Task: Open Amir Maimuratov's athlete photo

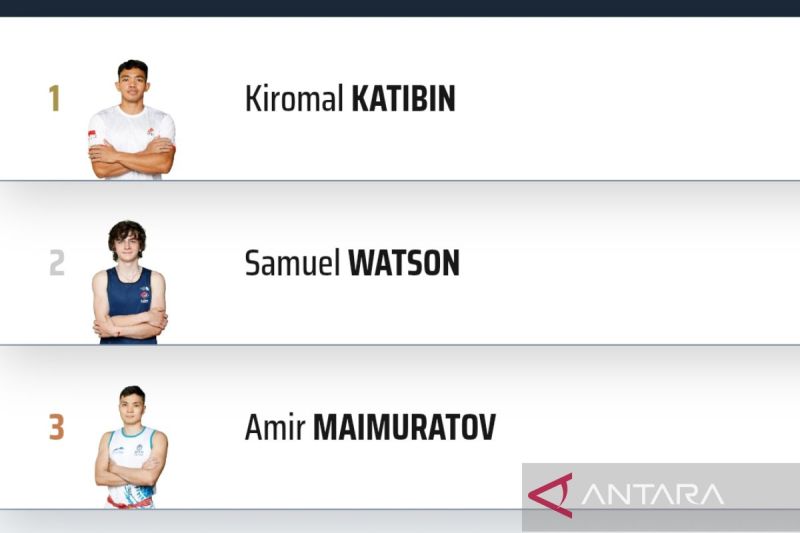Action: (131, 447)
